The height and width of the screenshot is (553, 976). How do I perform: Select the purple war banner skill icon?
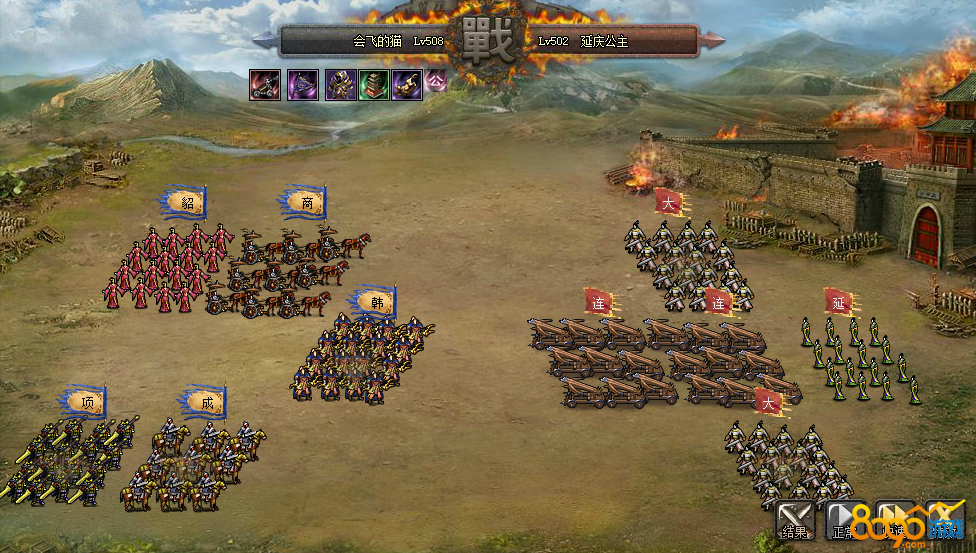[303, 84]
